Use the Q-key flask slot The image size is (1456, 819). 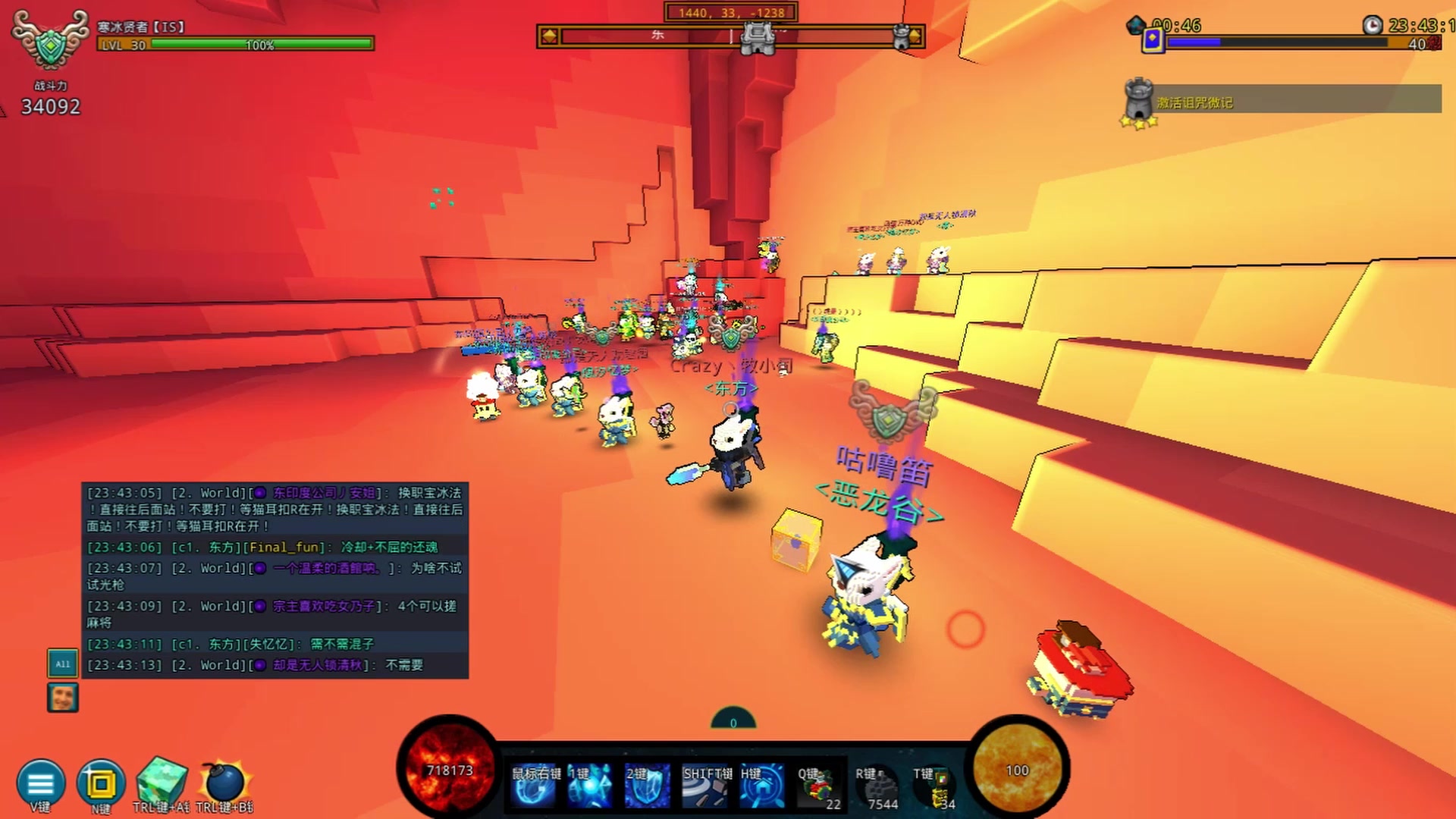(818, 786)
